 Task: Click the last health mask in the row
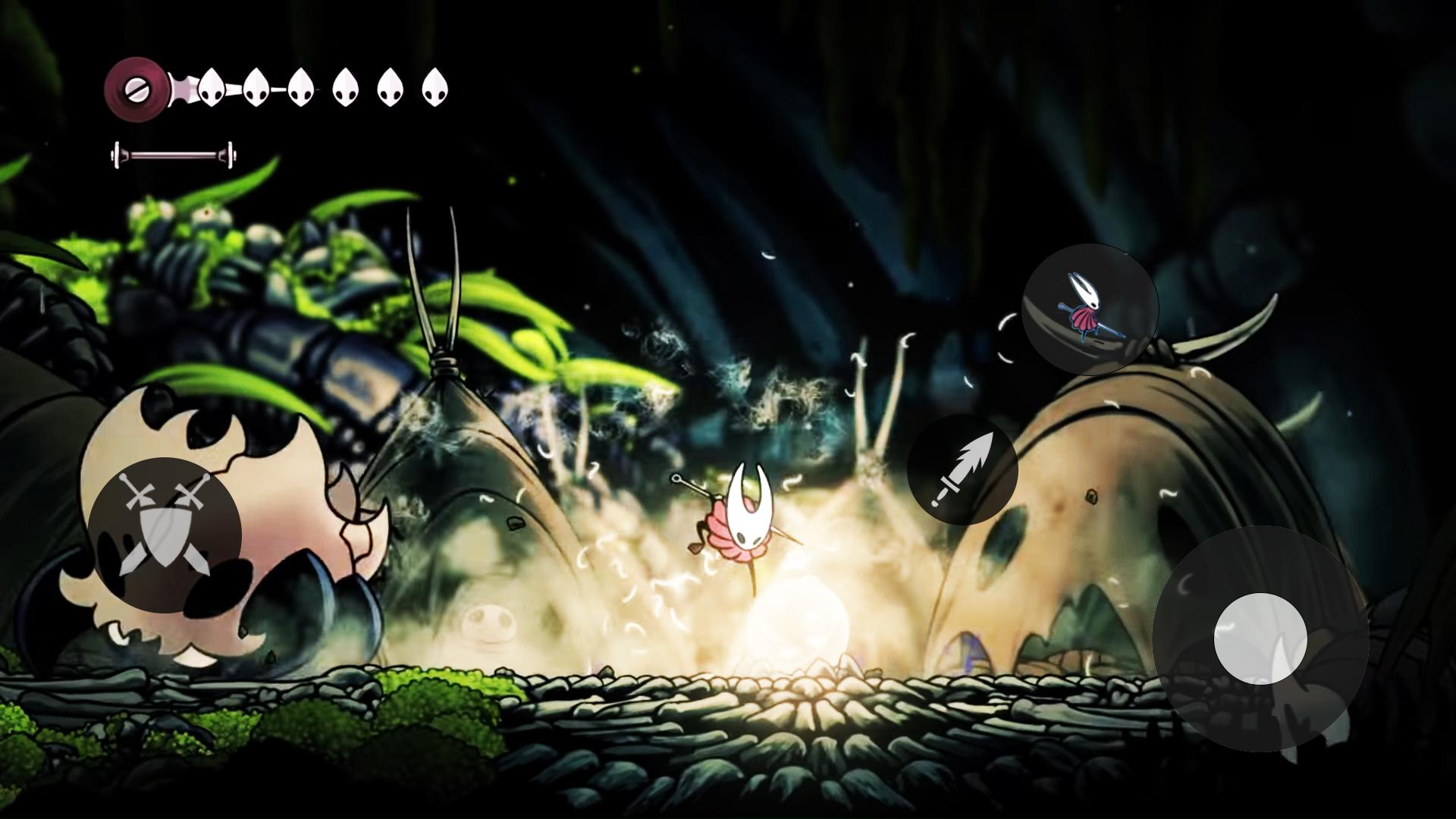coord(434,88)
